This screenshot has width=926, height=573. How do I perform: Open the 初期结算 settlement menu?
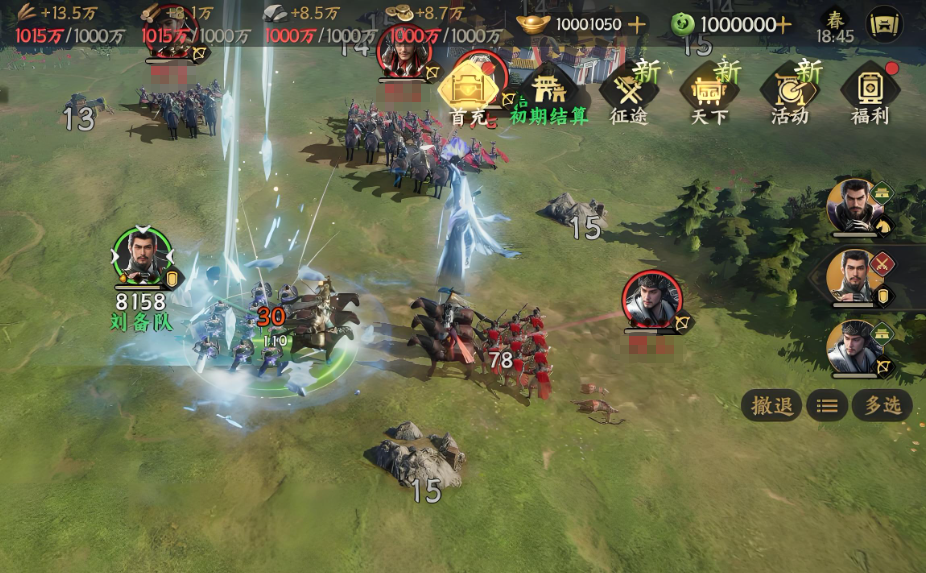(549, 93)
